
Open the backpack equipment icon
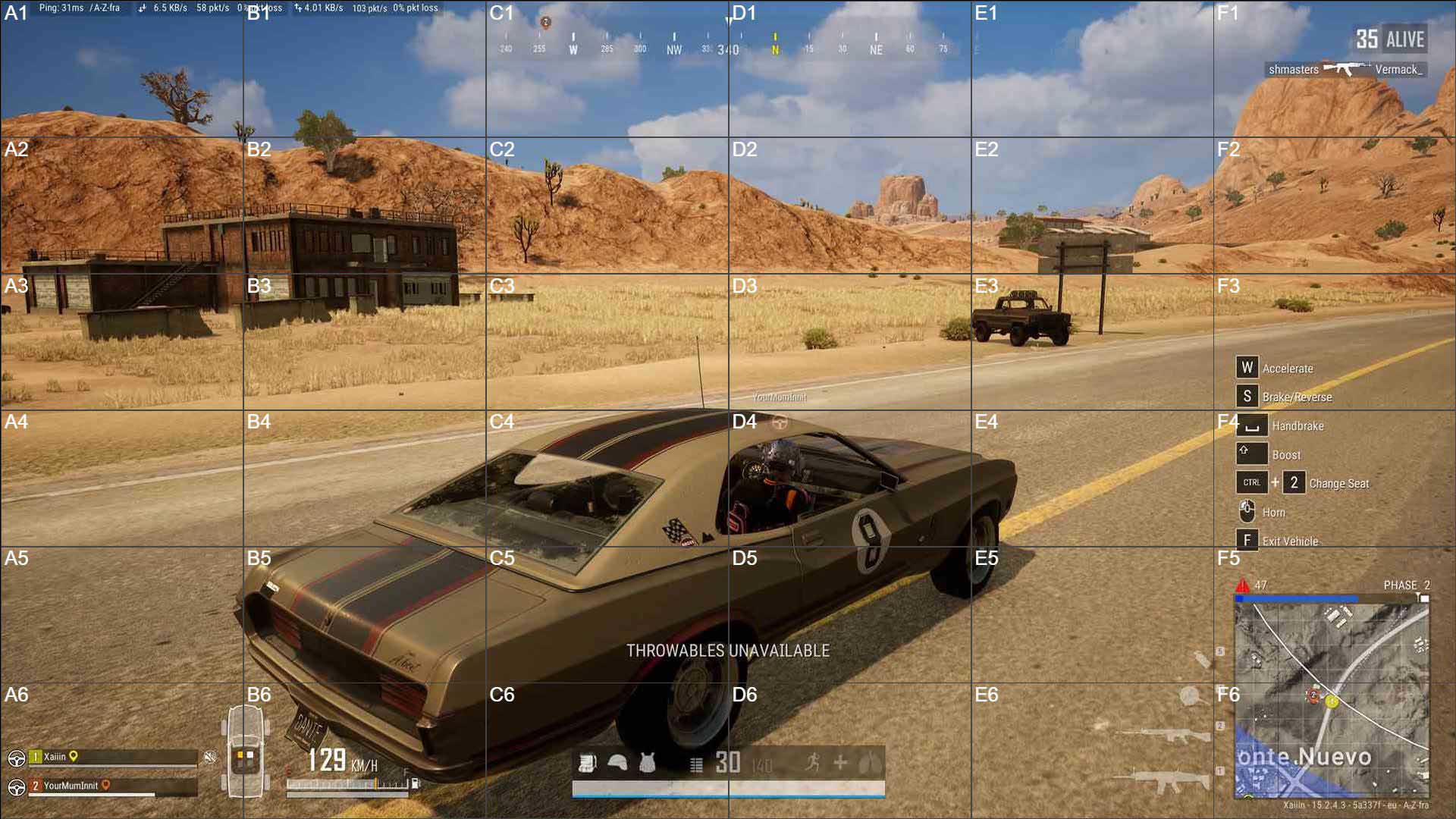[587, 763]
